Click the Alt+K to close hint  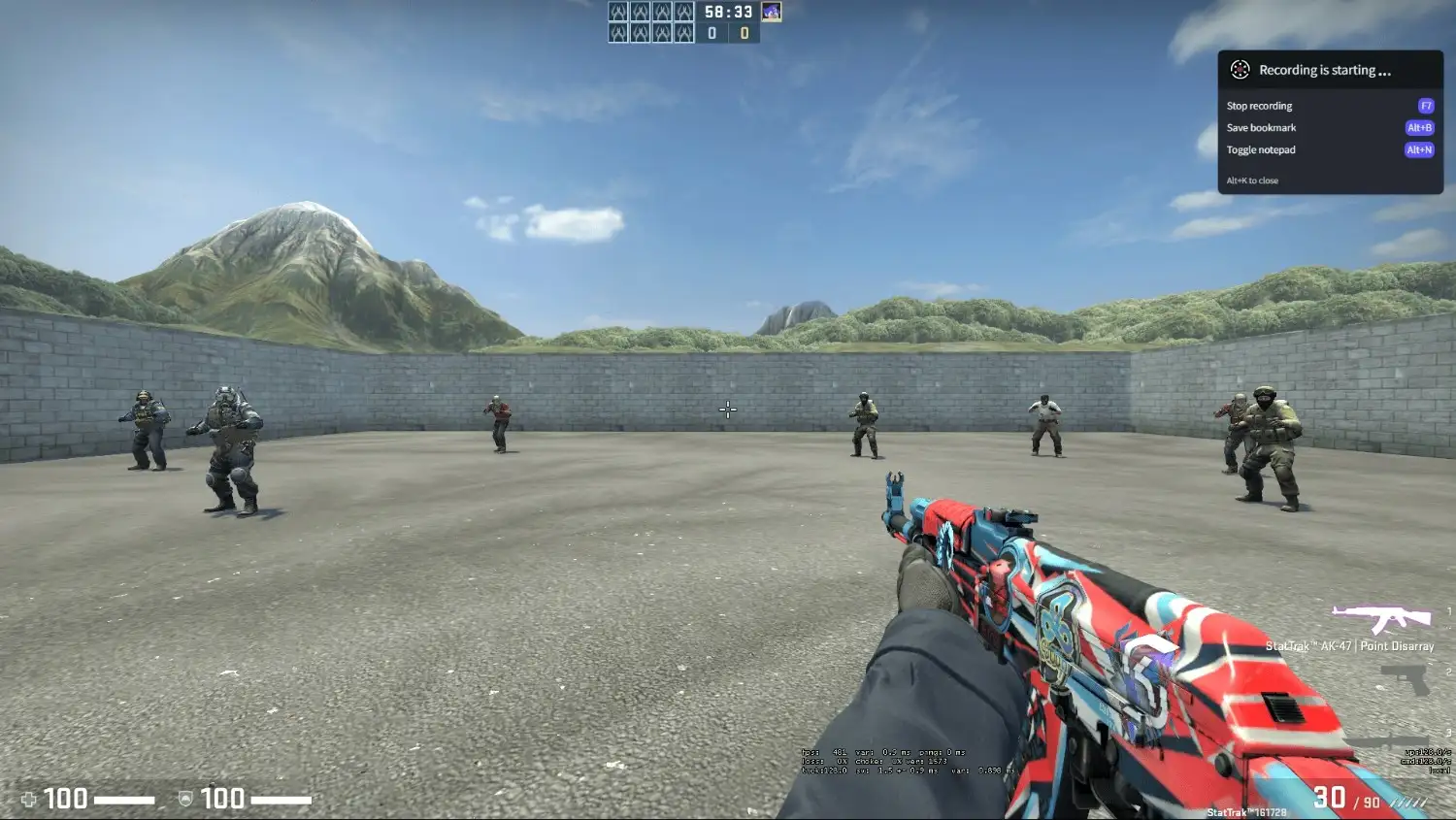click(x=1251, y=180)
